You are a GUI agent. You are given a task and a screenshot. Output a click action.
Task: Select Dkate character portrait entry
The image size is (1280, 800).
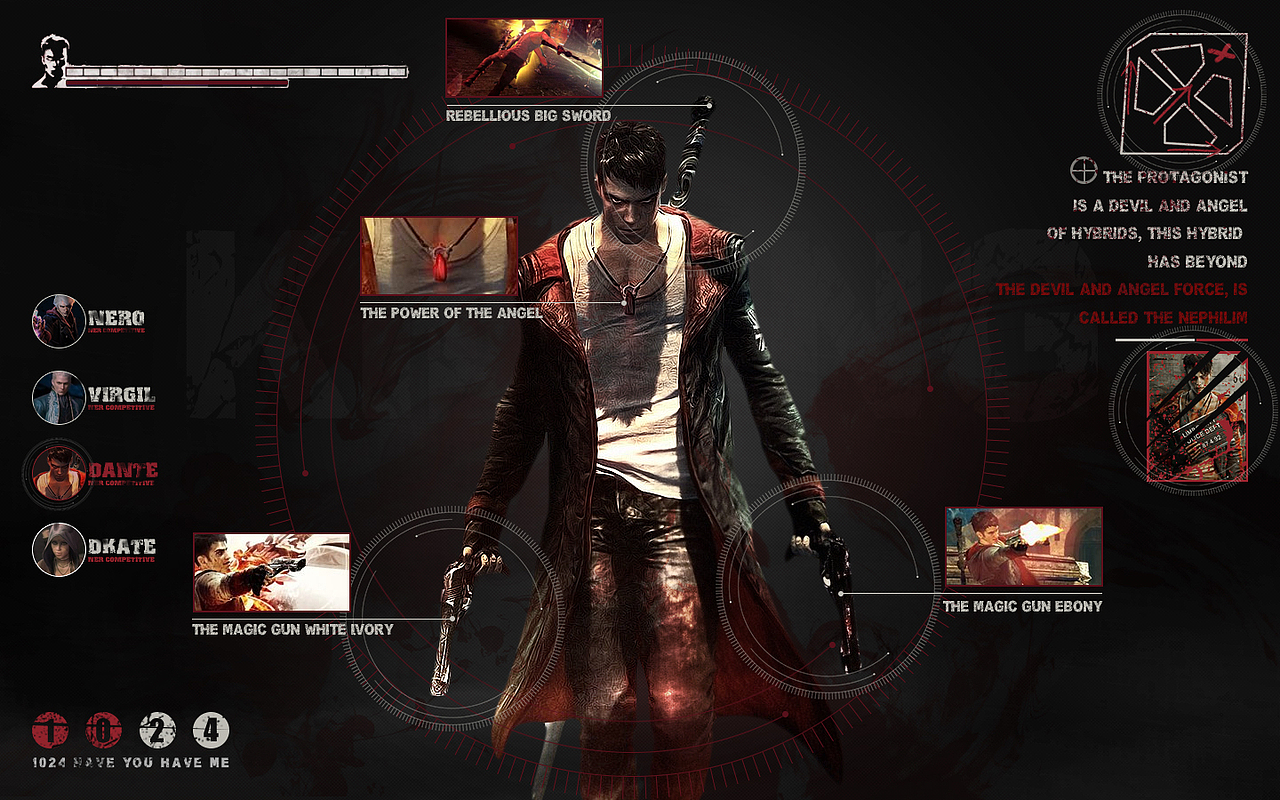click(x=59, y=549)
